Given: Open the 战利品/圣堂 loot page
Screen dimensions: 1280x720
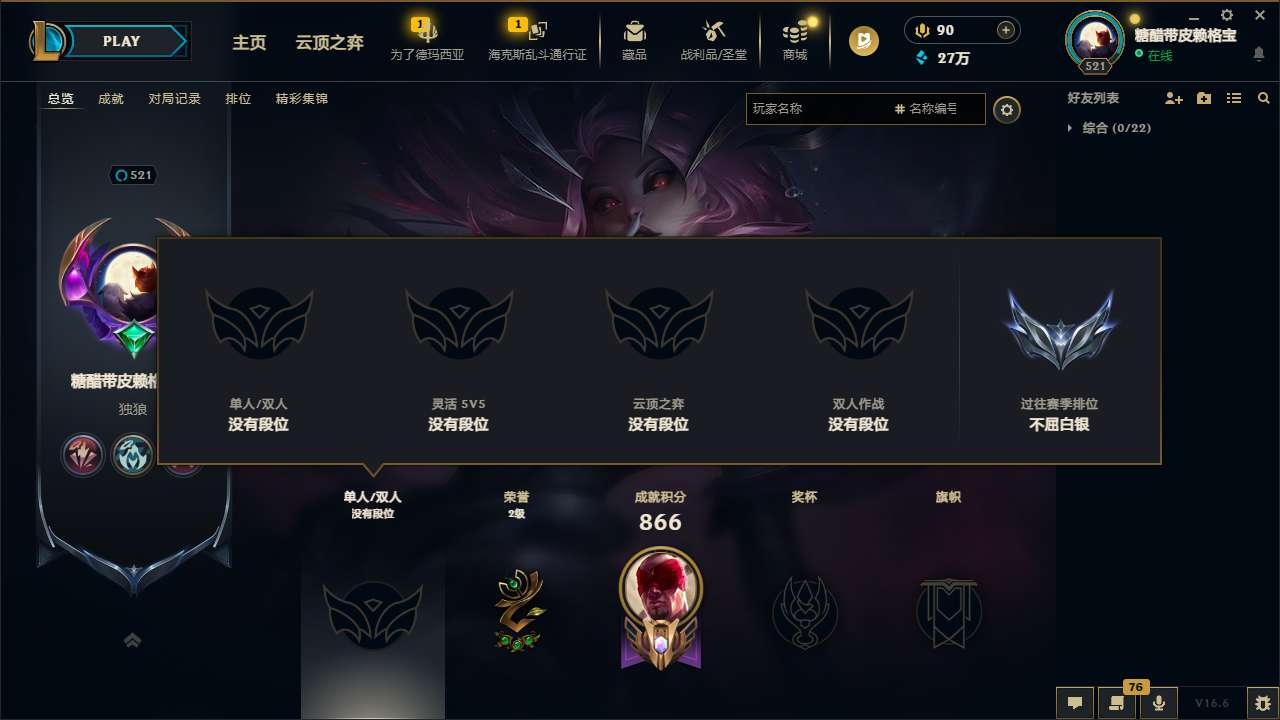Looking at the screenshot, I should (x=712, y=40).
